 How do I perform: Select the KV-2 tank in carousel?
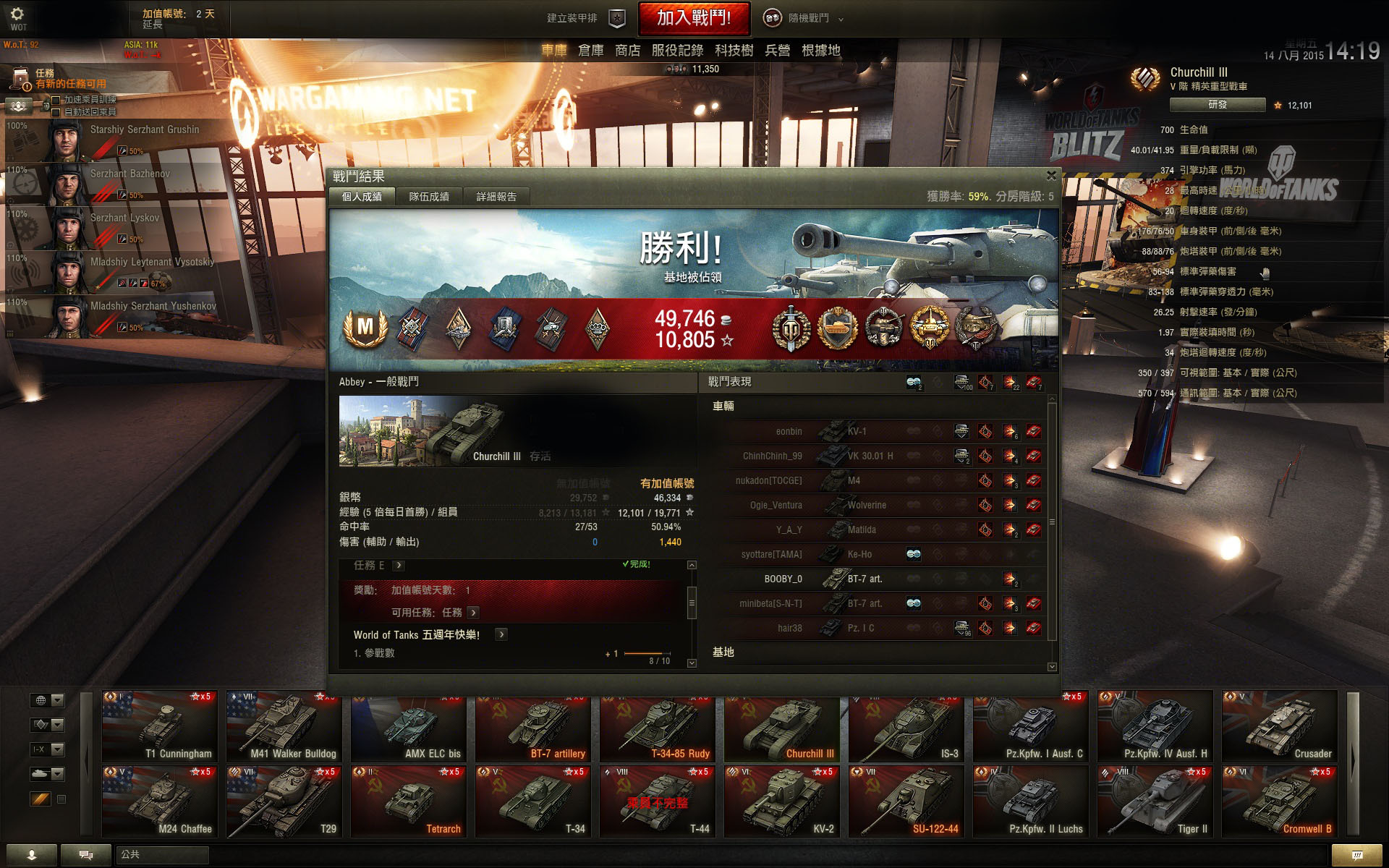click(782, 801)
